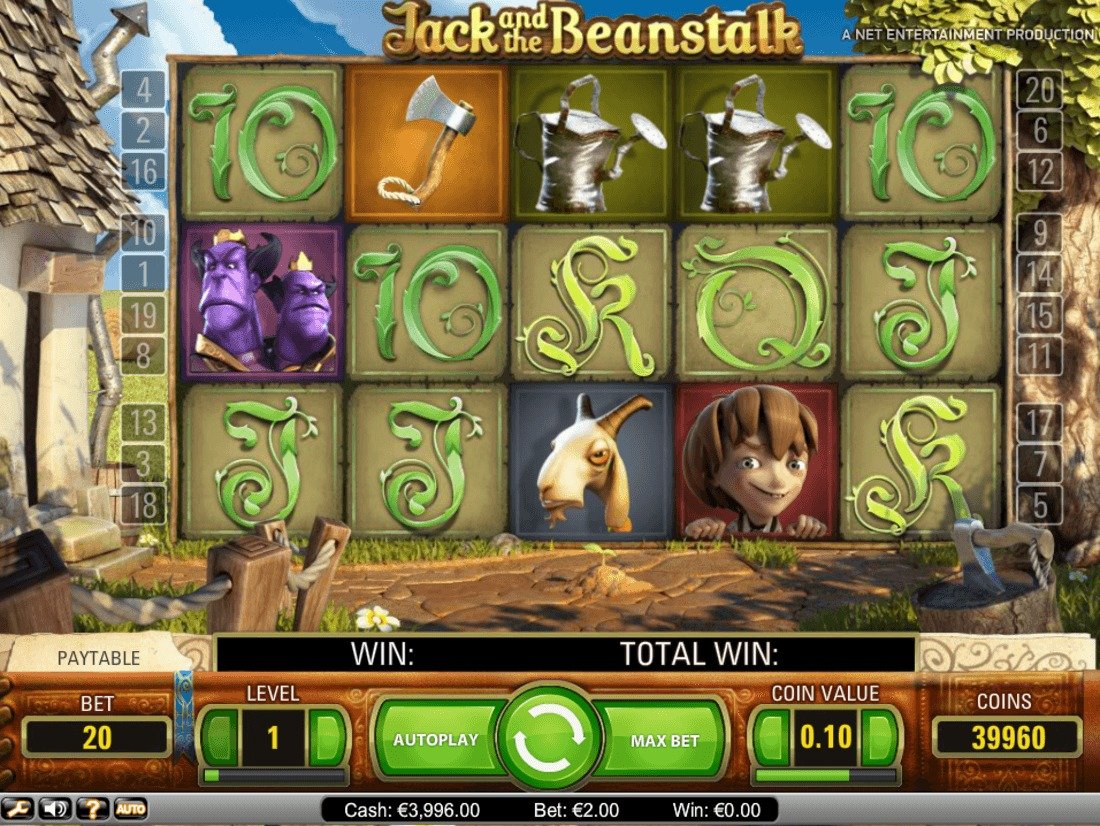Viewport: 1100px width, 826px height.
Task: Open game settings via the wrench icon
Action: (x=21, y=808)
